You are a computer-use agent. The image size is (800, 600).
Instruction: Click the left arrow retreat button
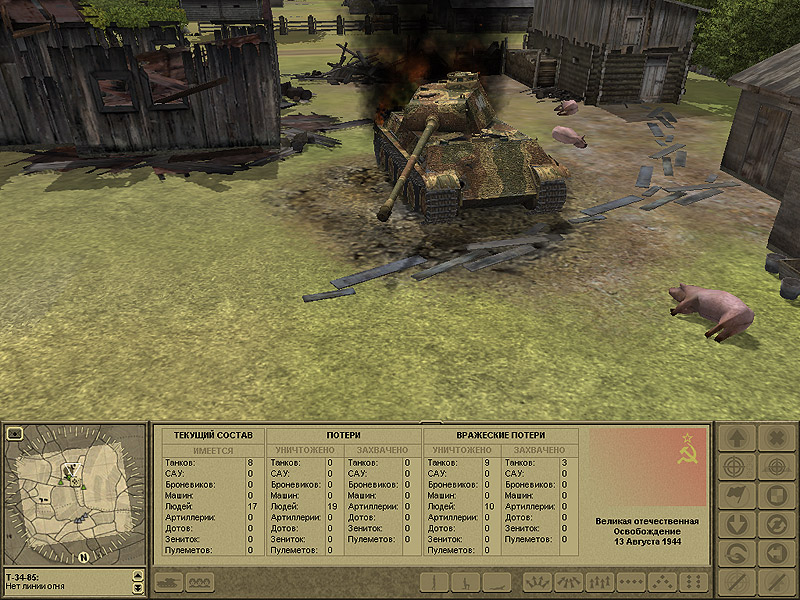coord(776,553)
